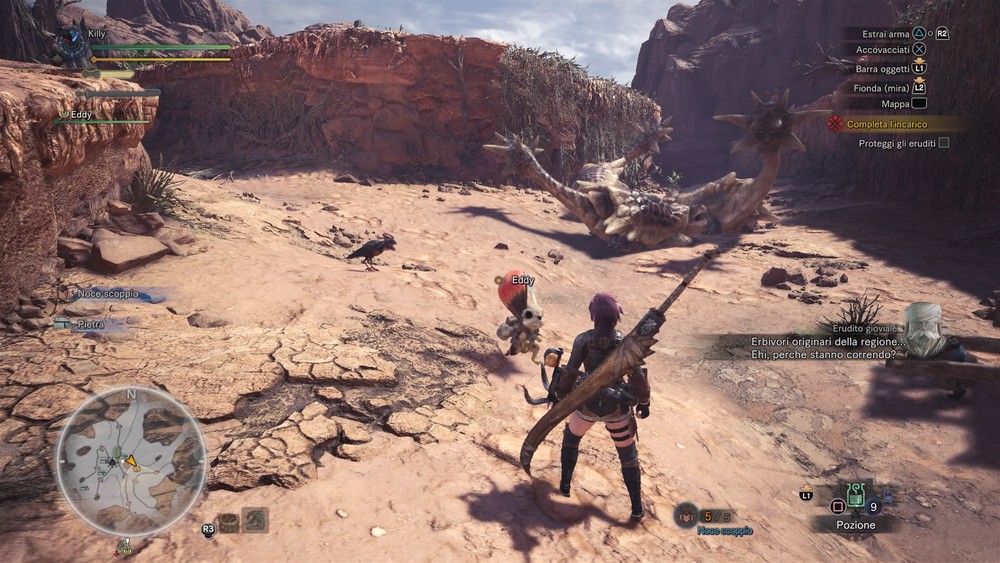Open the circular minimap
This screenshot has width=1000, height=563.
pyautogui.click(x=130, y=461)
